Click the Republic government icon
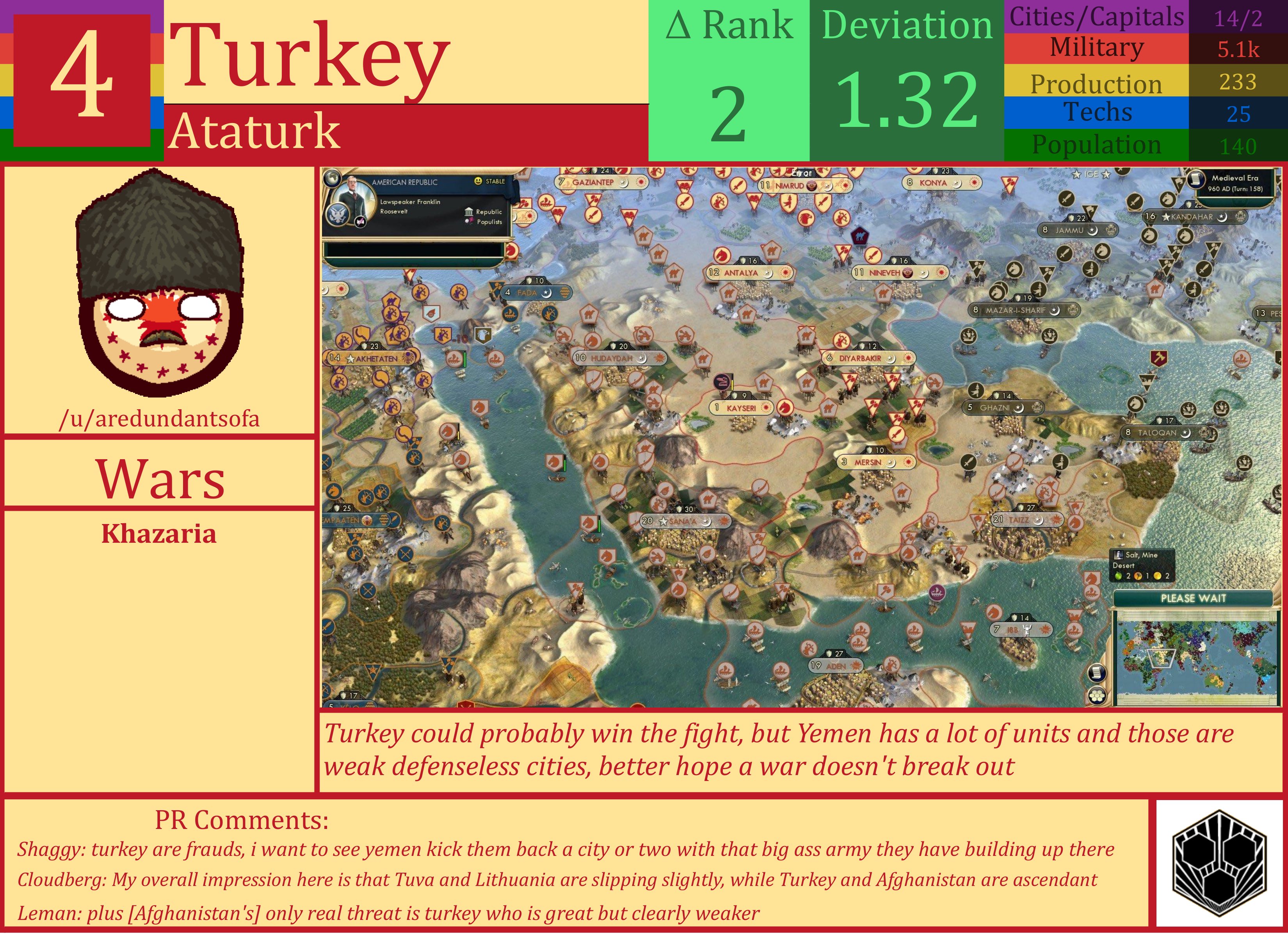This screenshot has width=1288, height=934. [x=468, y=212]
